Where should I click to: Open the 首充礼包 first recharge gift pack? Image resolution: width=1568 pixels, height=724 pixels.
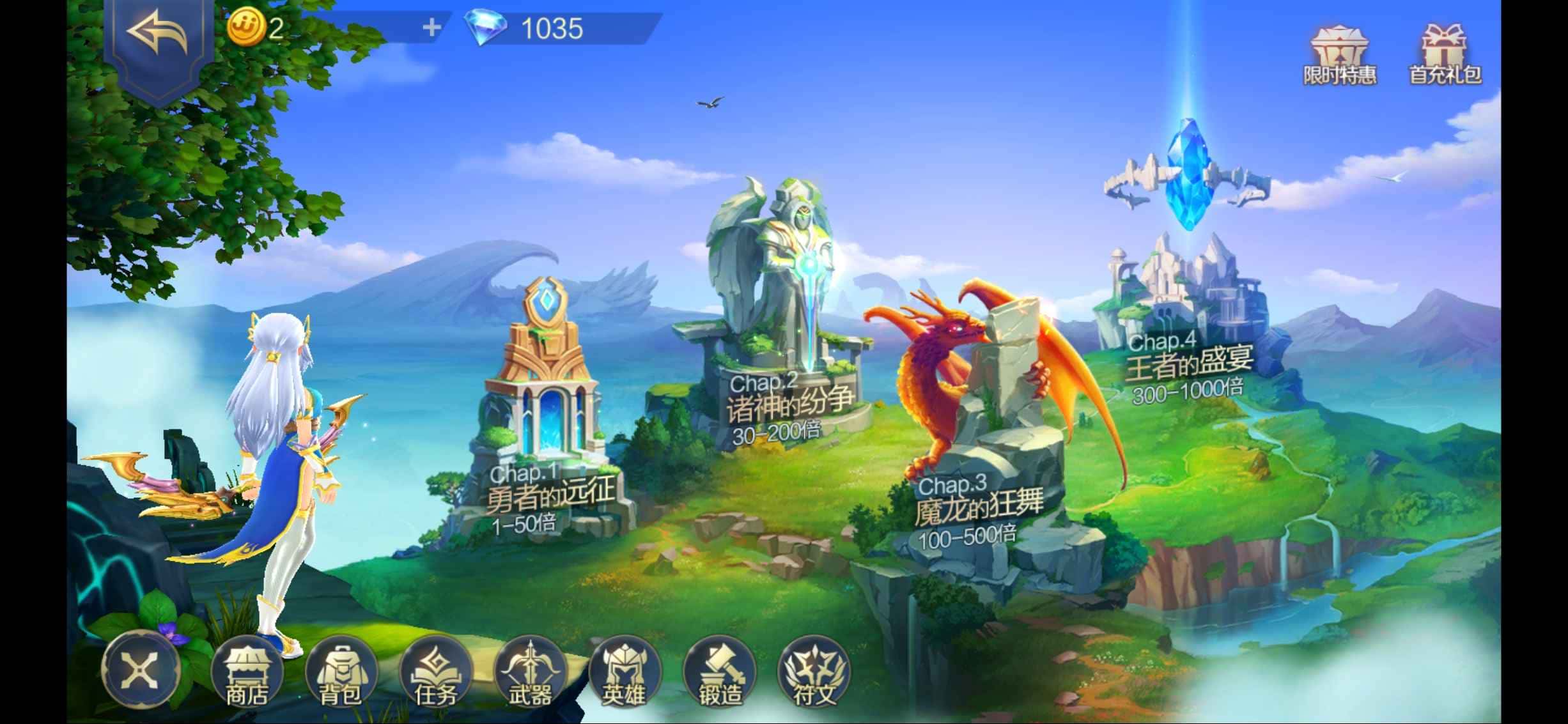pyautogui.click(x=1445, y=56)
